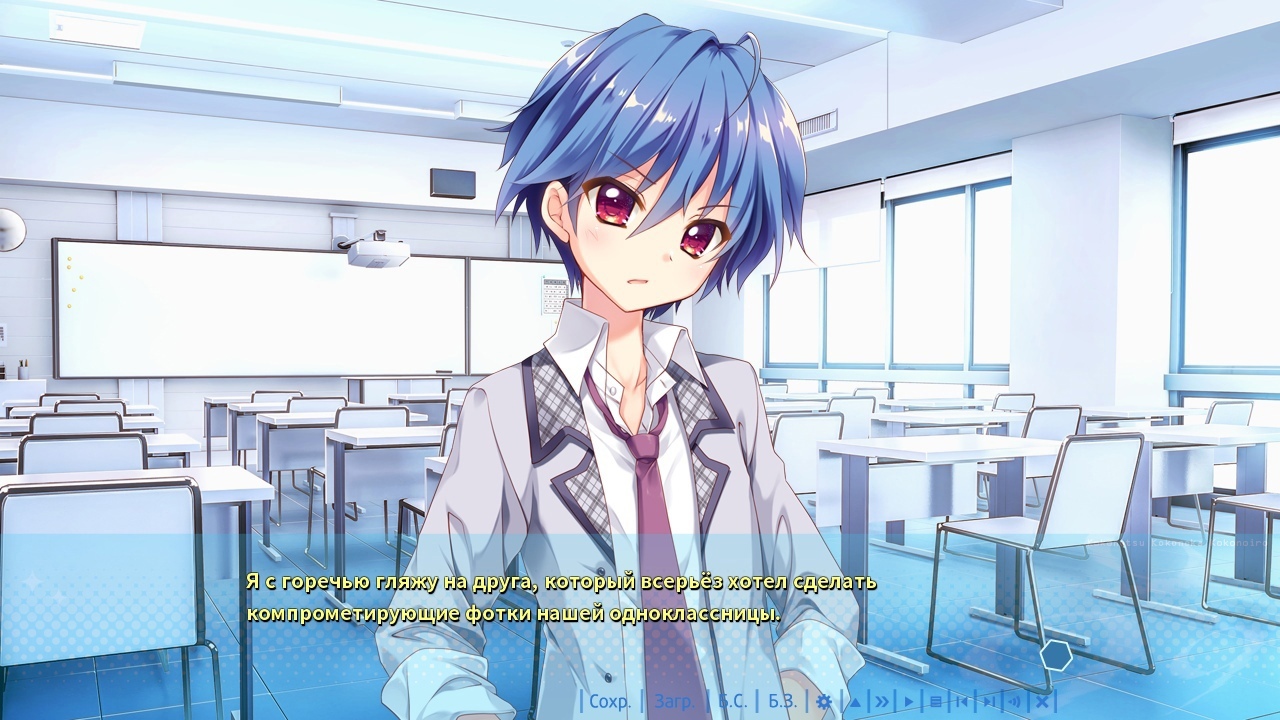Jump to the next scene
Screen dimensions: 1280x720
click(x=988, y=701)
